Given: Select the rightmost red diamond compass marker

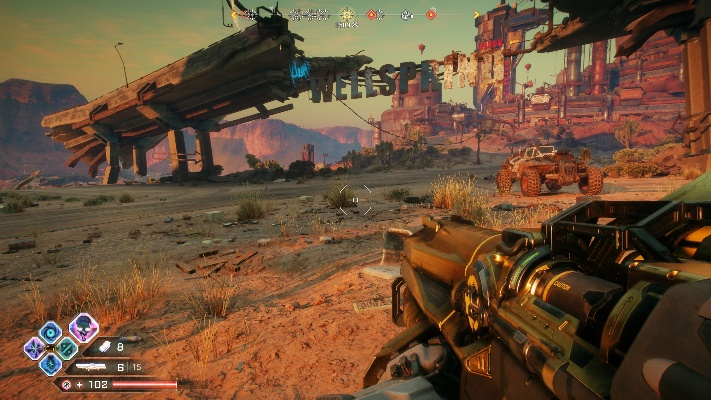Looking at the screenshot, I should pos(431,15).
